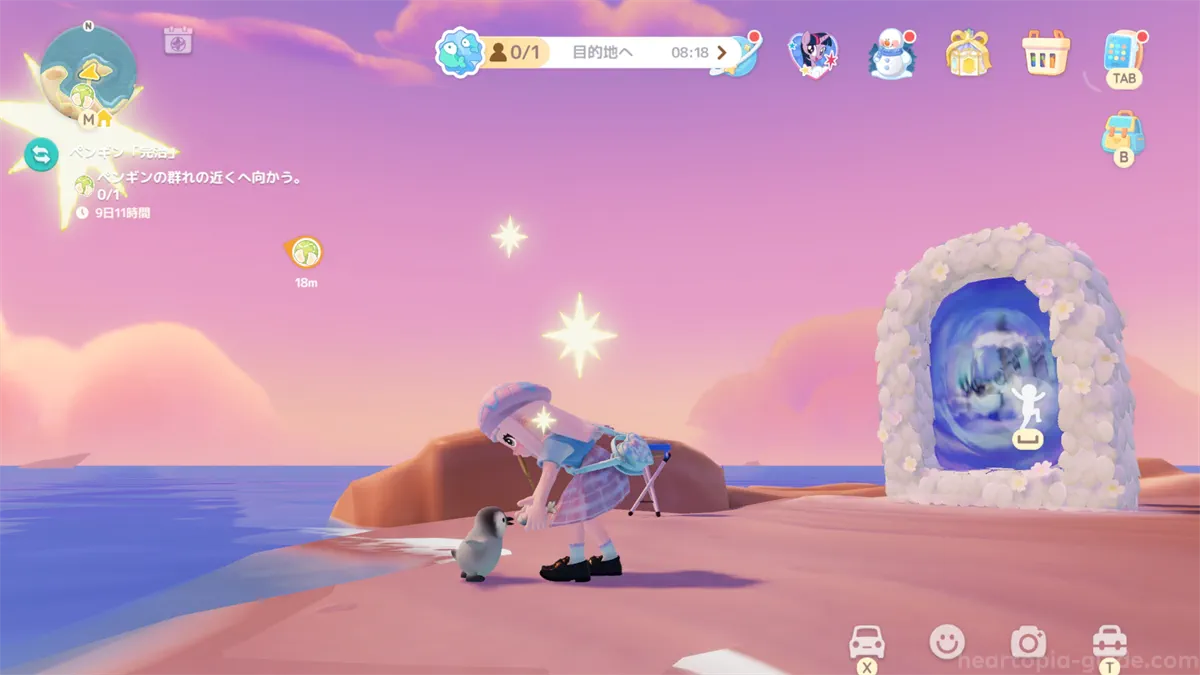Open the golden gift-wrapped house icon
The width and height of the screenshot is (1200, 675).
968,53
